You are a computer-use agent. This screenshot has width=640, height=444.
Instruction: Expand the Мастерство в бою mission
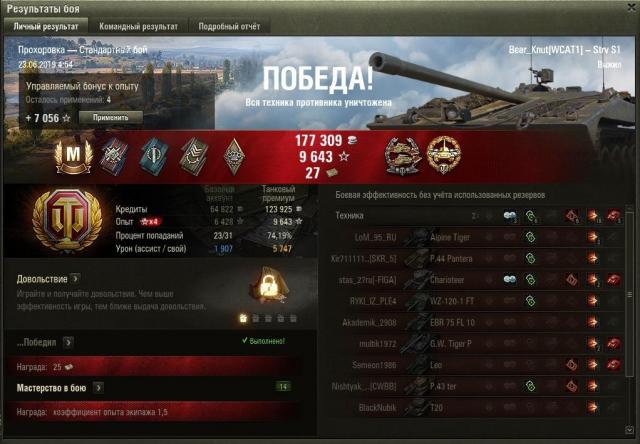pos(99,387)
